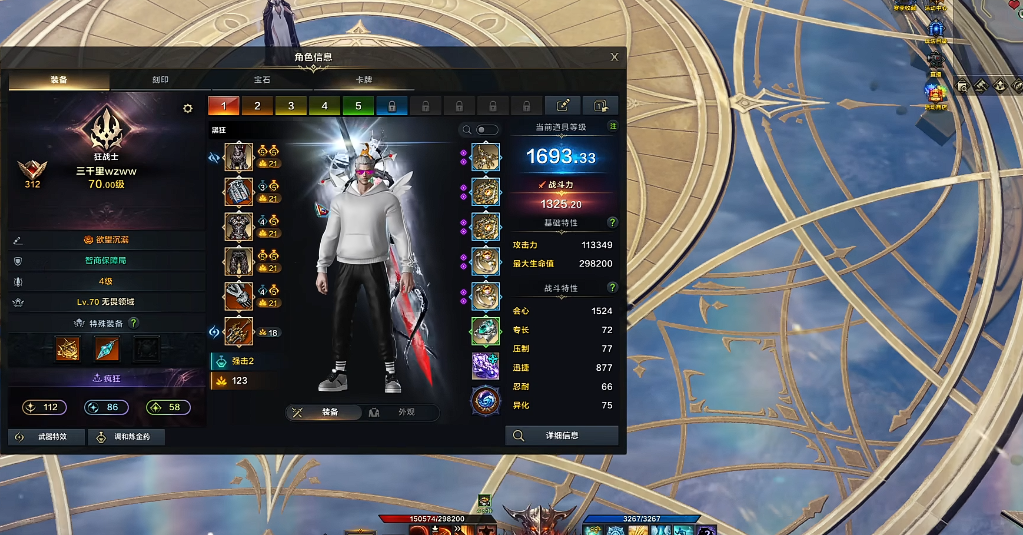Click the help icon beside 战斗特性
1023x535 pixels.
pos(612,287)
